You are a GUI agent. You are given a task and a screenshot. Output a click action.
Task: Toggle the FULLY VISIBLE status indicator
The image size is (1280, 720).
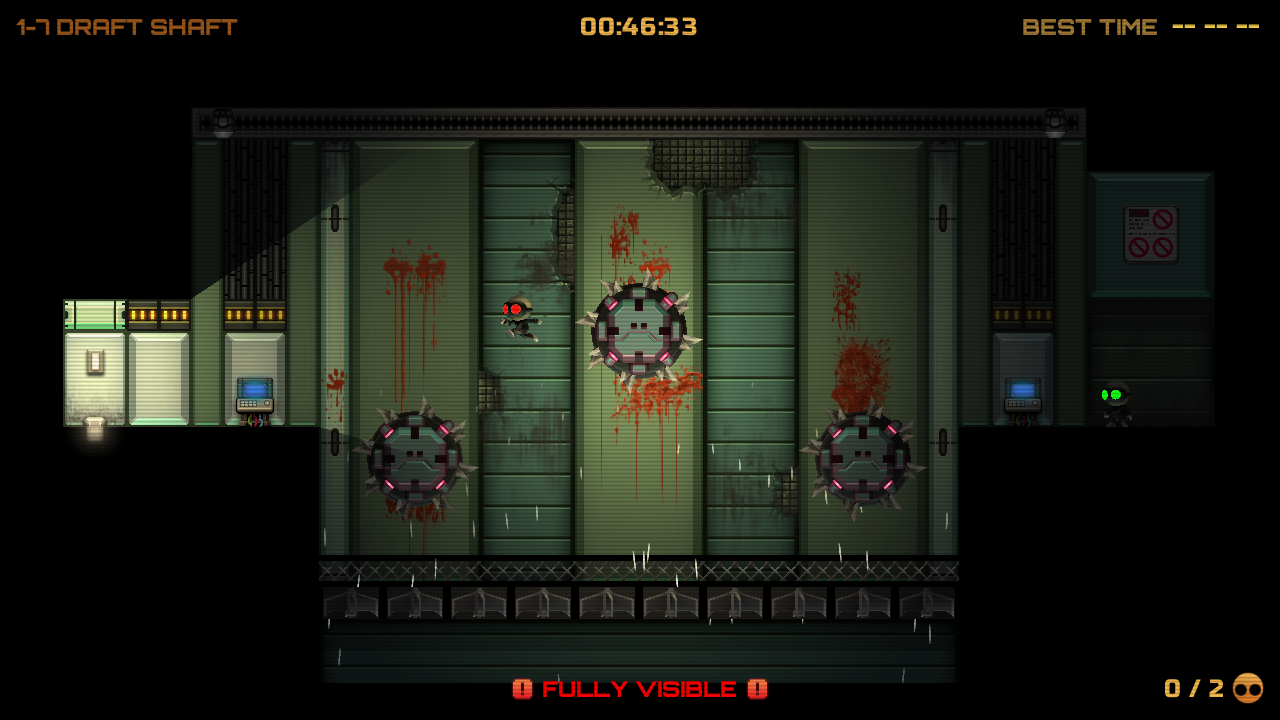coord(638,689)
